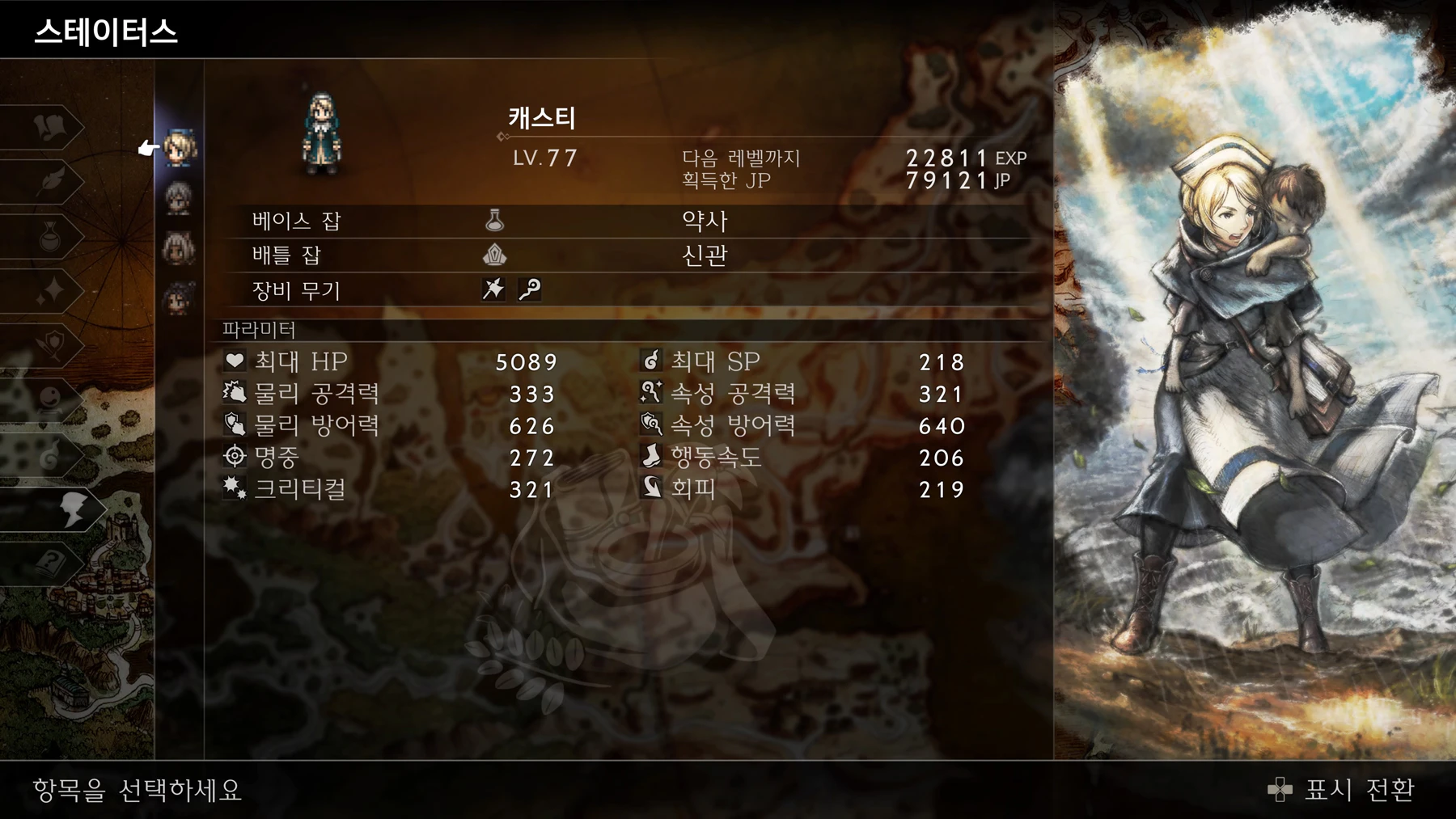Open the swirling flame tab
Image resolution: width=1456 pixels, height=819 pixels.
(50, 455)
